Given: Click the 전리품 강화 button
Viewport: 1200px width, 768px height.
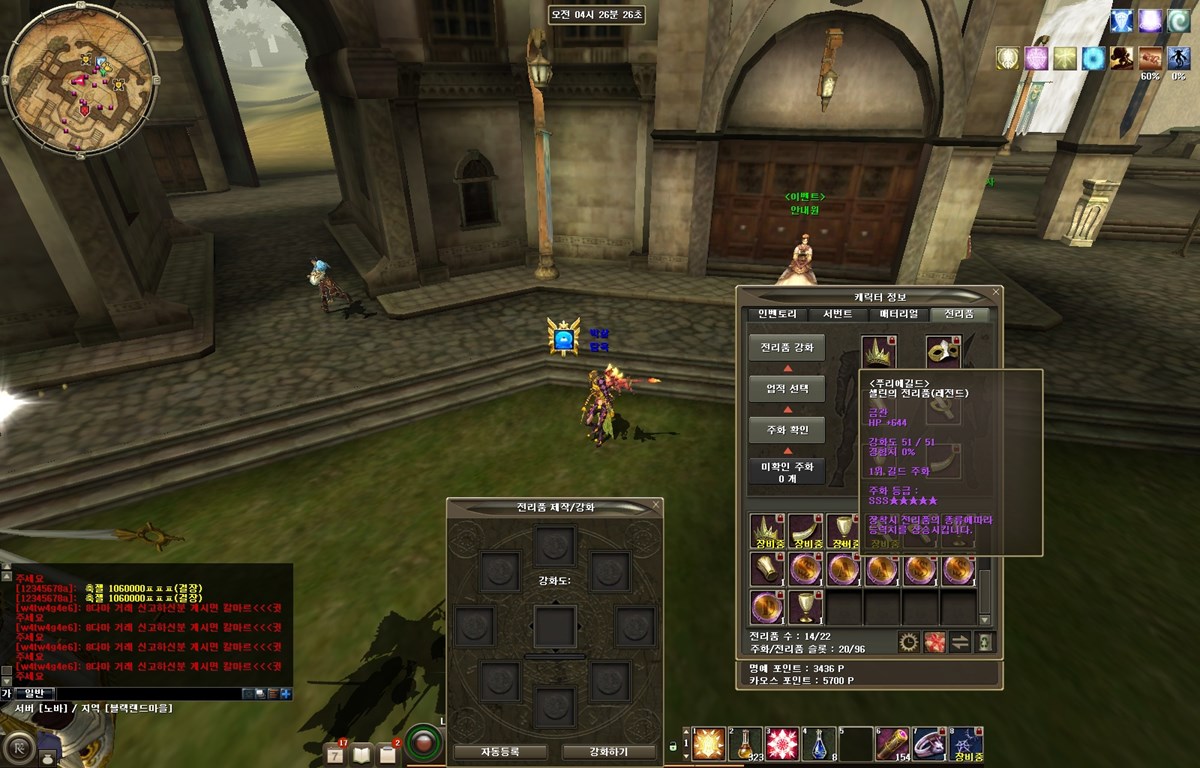Looking at the screenshot, I should 787,348.
